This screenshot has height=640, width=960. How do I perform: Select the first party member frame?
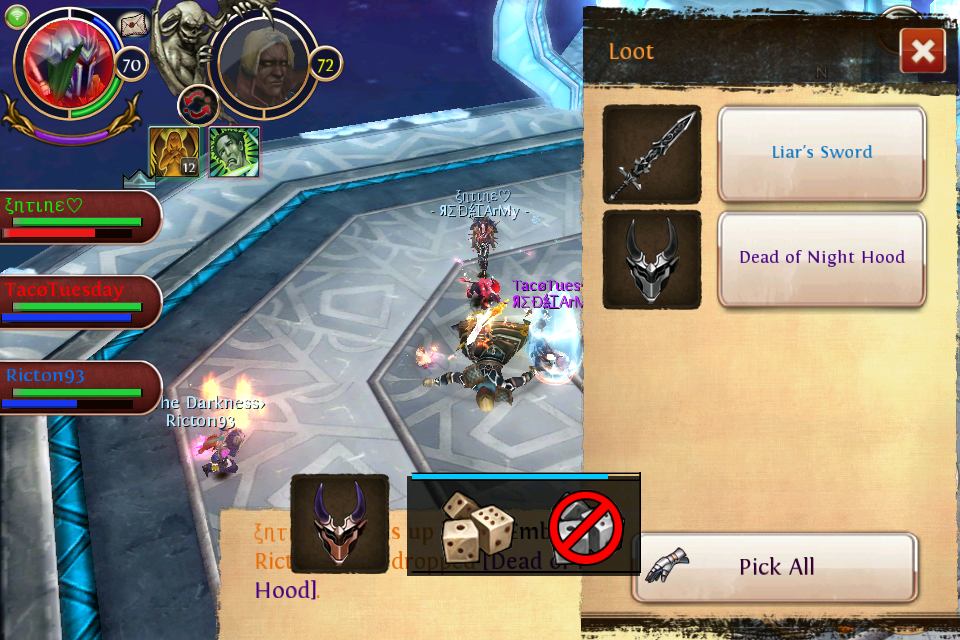tap(78, 217)
